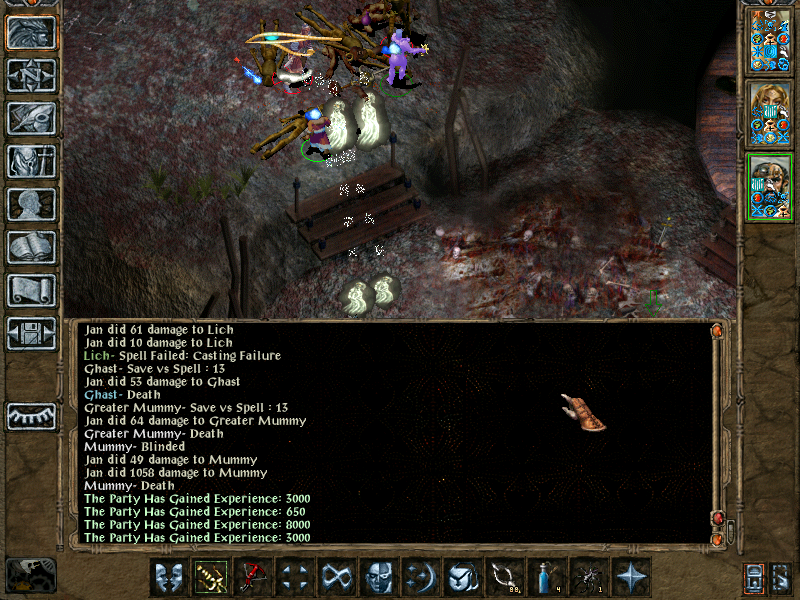Activate the infinity-symbol action button
The width and height of the screenshot is (800, 600).
click(x=337, y=577)
